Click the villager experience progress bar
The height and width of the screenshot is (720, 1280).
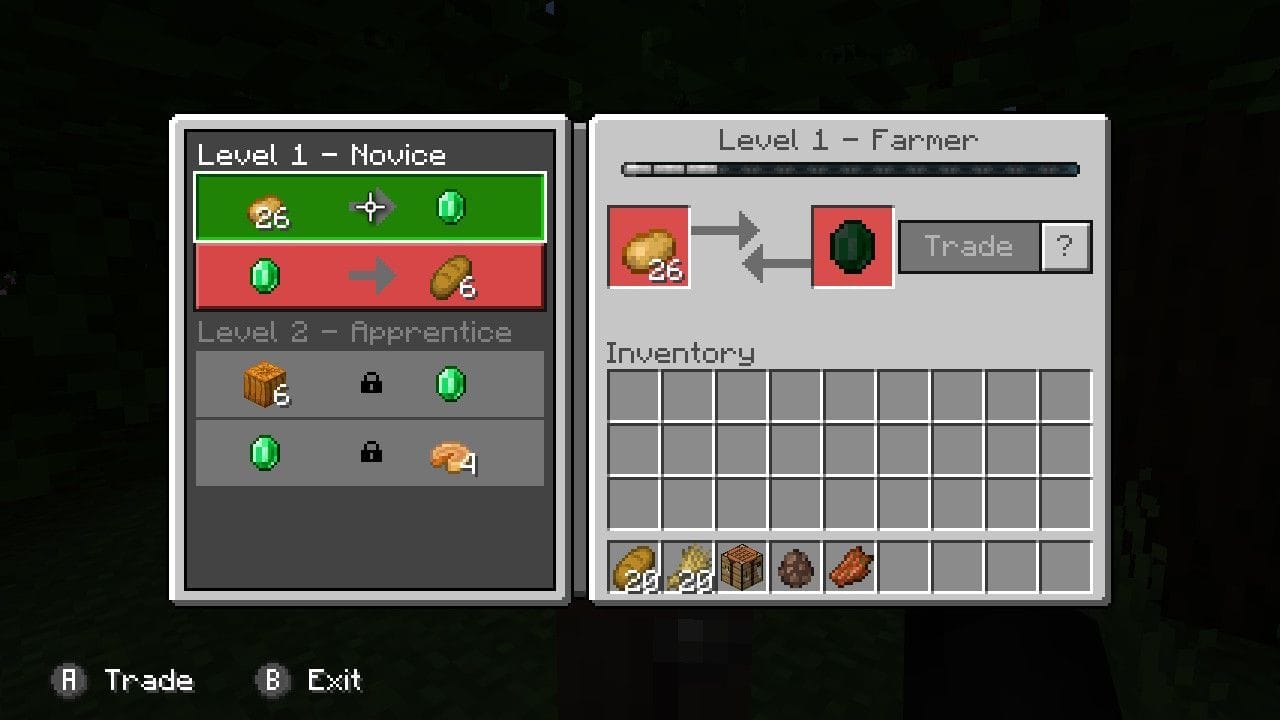click(x=850, y=169)
